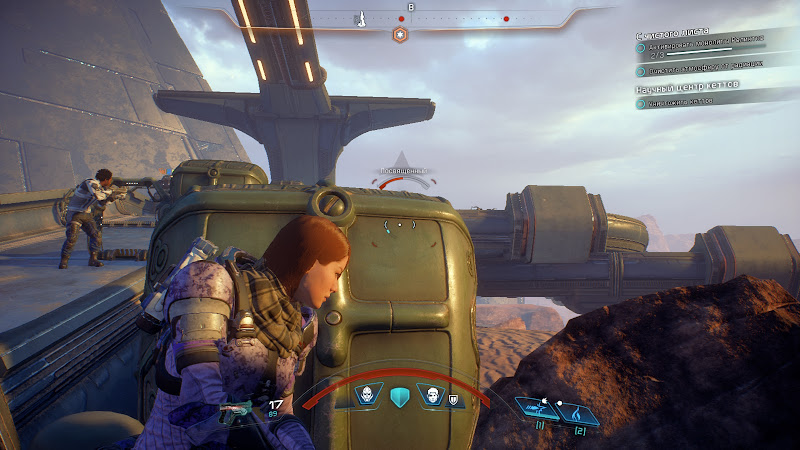Open the «Научный центр кеттов» quest

point(687,88)
